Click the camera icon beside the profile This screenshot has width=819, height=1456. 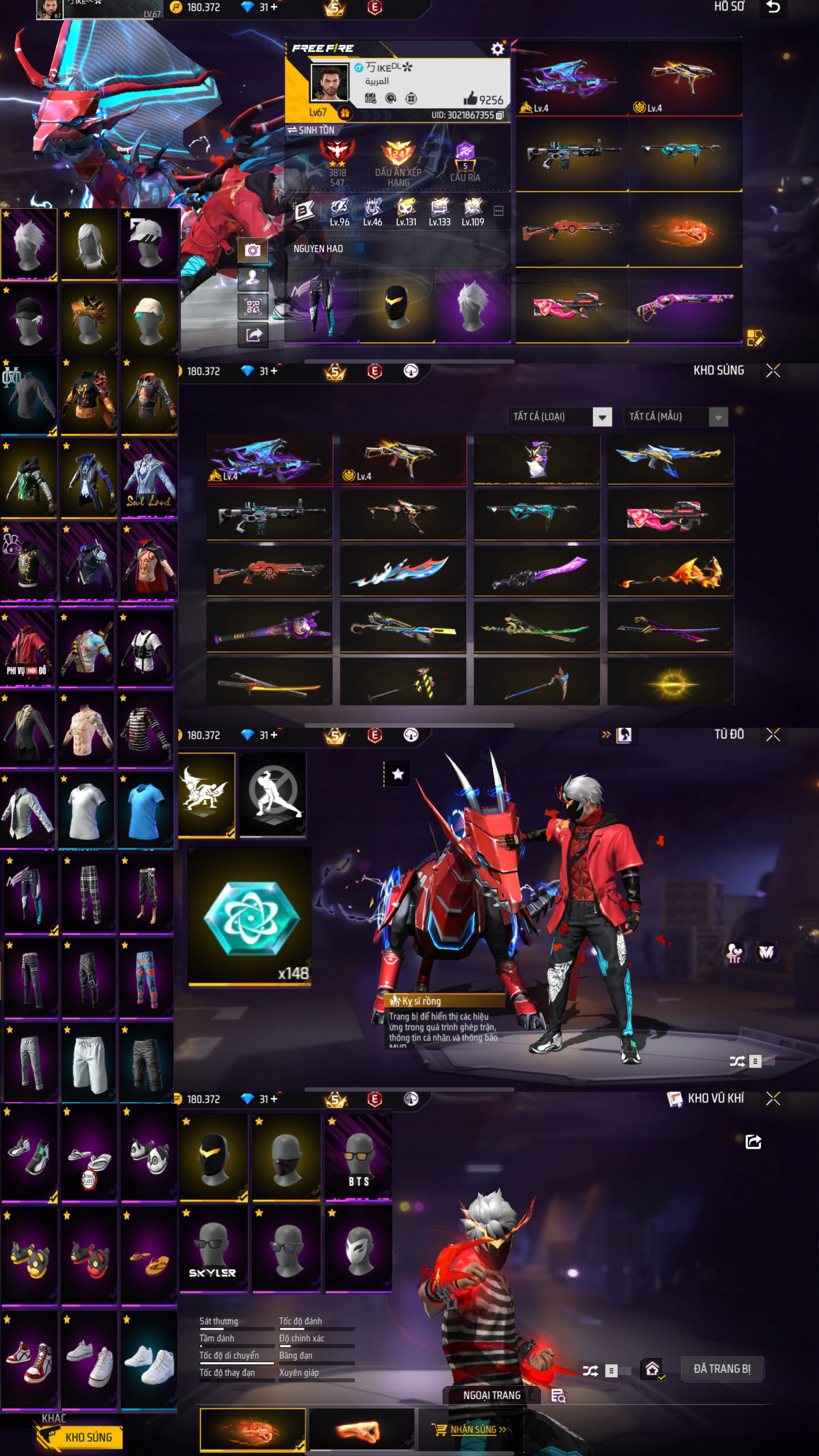(253, 250)
